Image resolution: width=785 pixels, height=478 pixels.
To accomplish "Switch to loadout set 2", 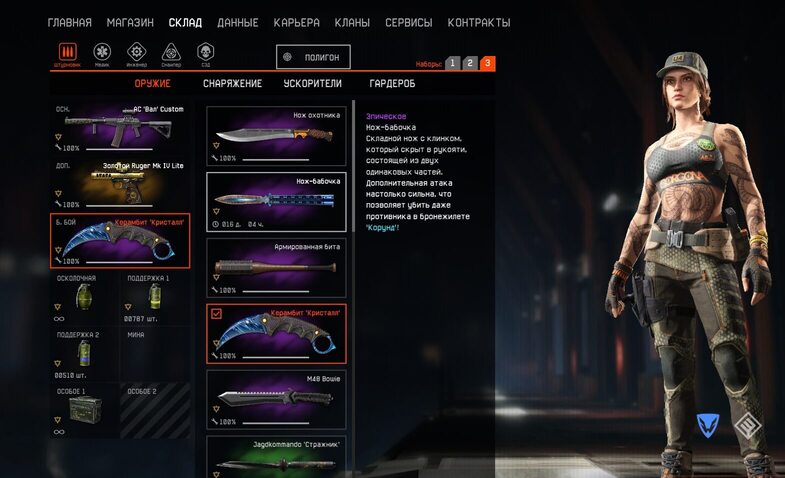I will click(x=470, y=63).
